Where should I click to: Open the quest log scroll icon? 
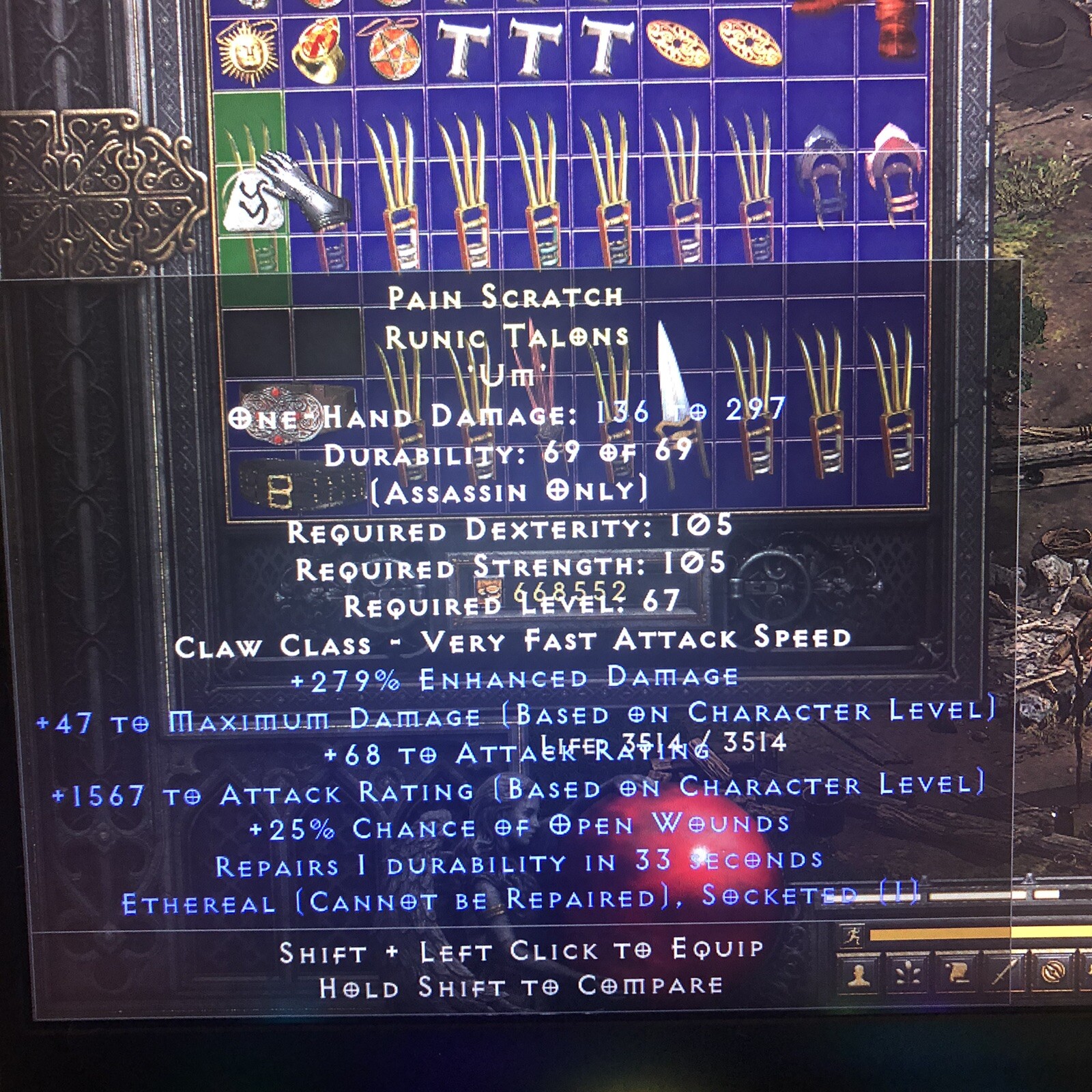[x=955, y=972]
